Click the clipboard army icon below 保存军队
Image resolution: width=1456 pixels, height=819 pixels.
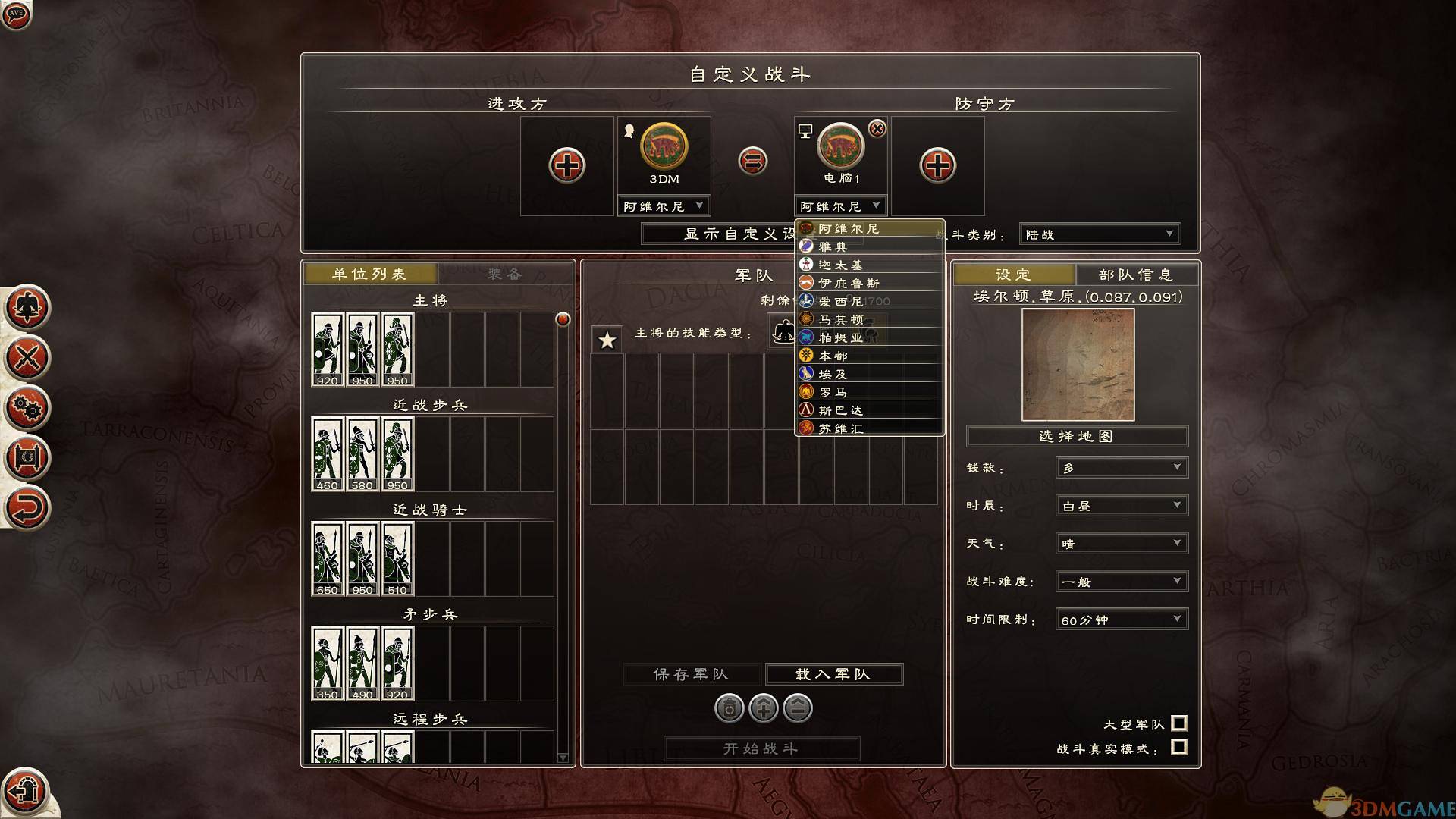[x=728, y=708]
